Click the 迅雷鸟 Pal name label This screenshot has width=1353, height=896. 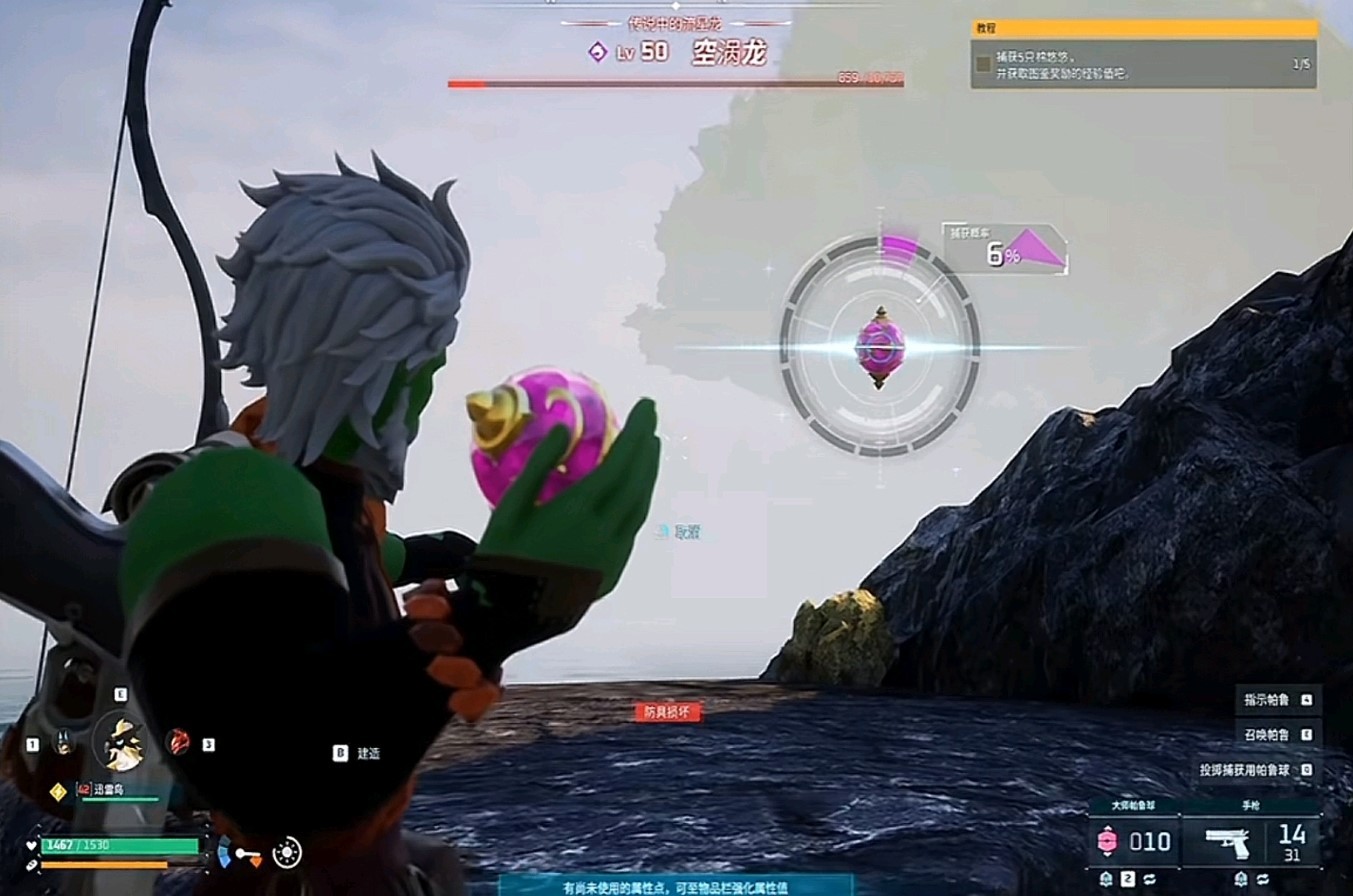(112, 788)
